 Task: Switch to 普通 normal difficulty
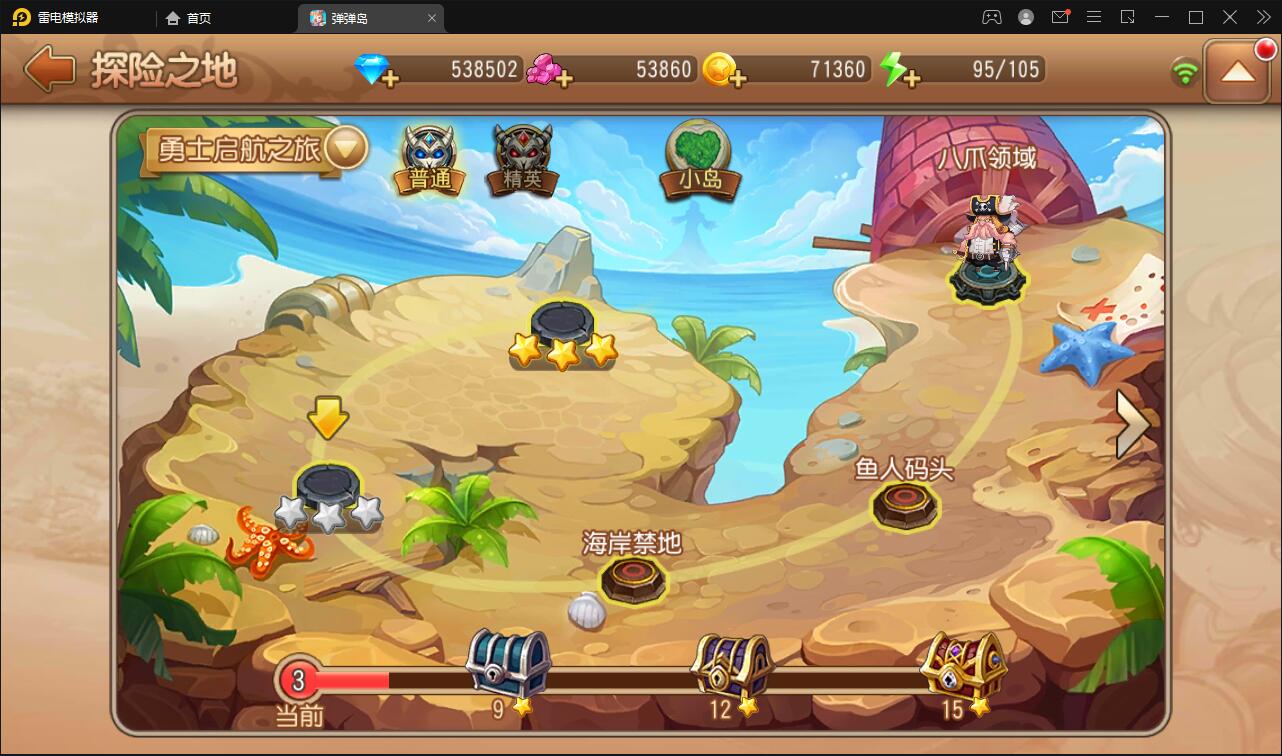(x=431, y=160)
